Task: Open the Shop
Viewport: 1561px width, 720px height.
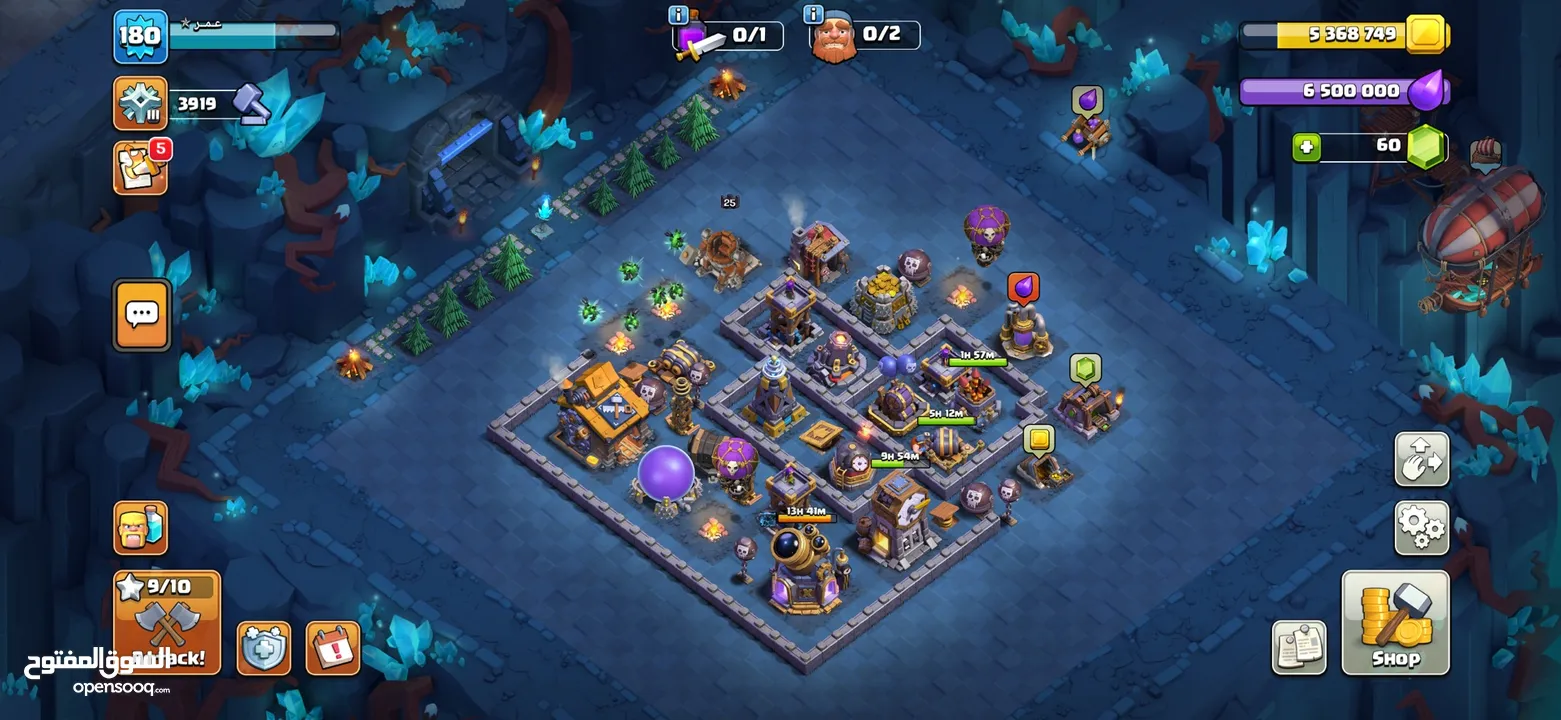Action: 1394,621
